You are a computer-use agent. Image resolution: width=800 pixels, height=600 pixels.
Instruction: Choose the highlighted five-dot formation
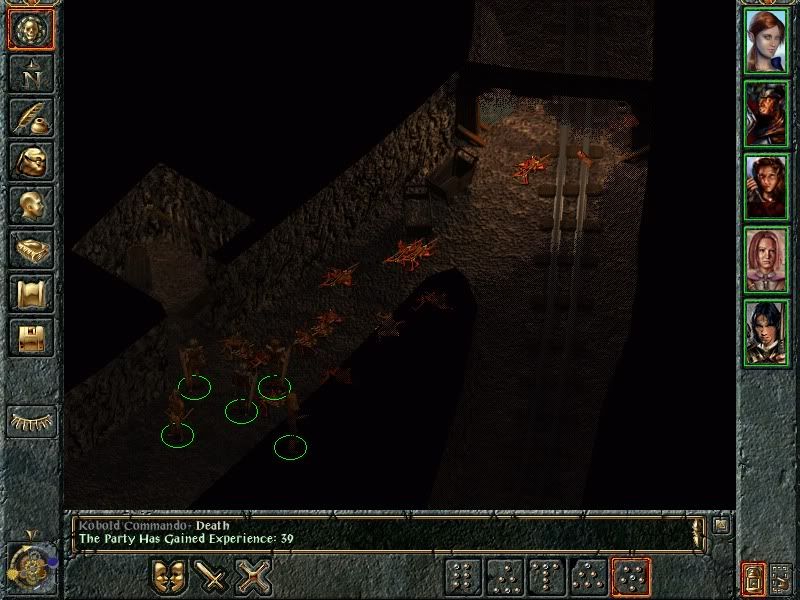tap(630, 577)
